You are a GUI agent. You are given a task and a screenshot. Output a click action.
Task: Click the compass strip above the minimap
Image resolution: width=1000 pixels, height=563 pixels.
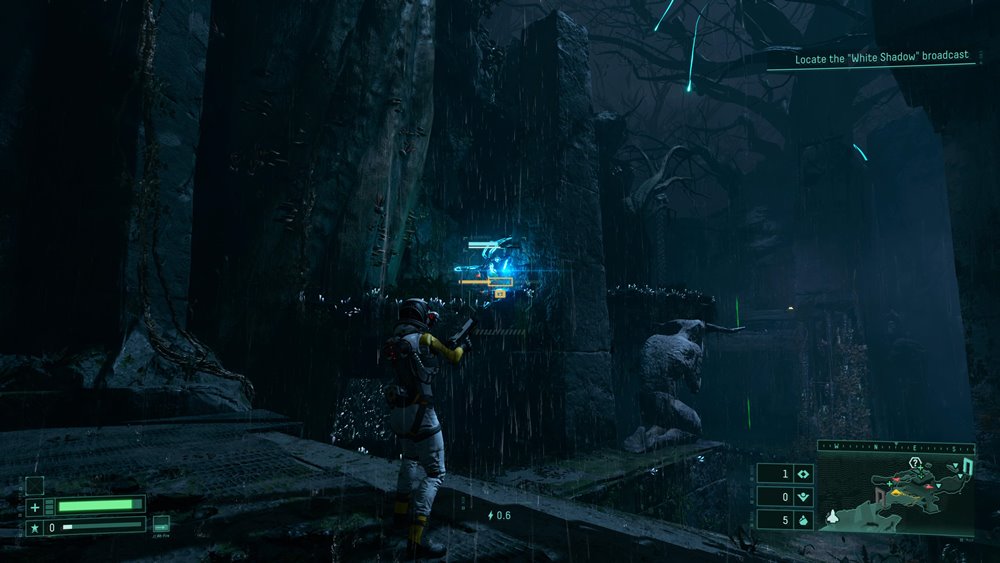click(895, 447)
